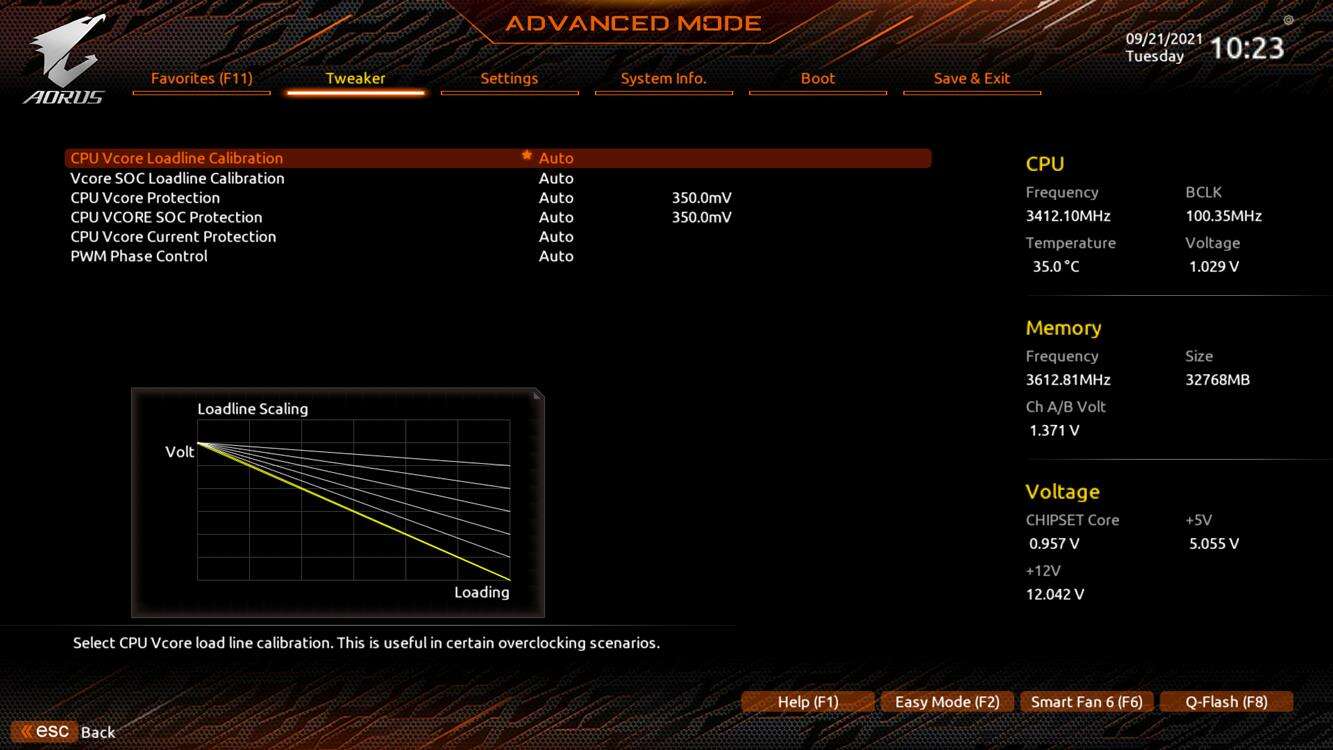Open Smart Fan 6 (F6)
Viewport: 1333px width, 750px height.
(1086, 702)
